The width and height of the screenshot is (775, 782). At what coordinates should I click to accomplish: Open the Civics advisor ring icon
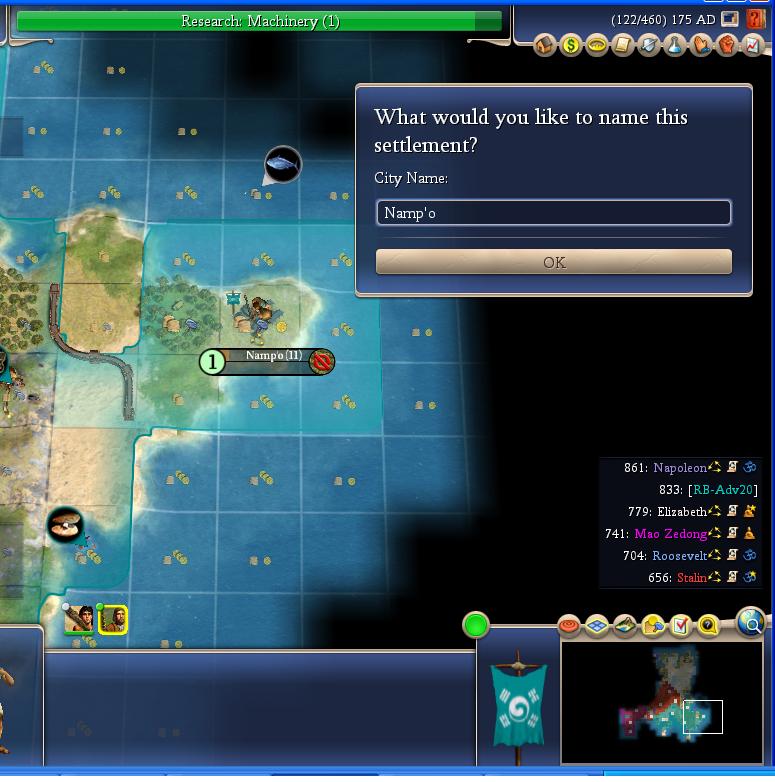[x=597, y=45]
